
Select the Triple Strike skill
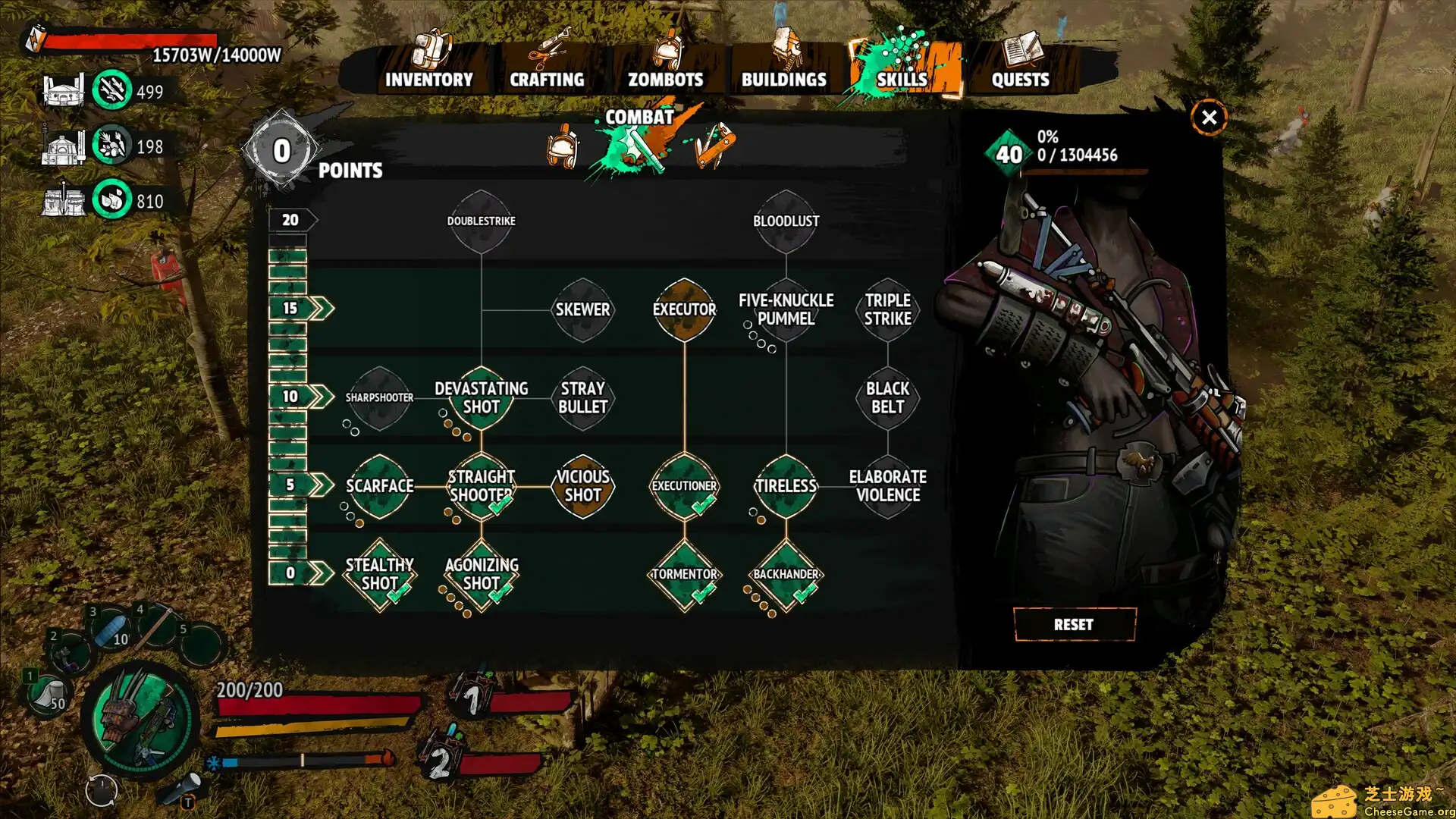(887, 309)
